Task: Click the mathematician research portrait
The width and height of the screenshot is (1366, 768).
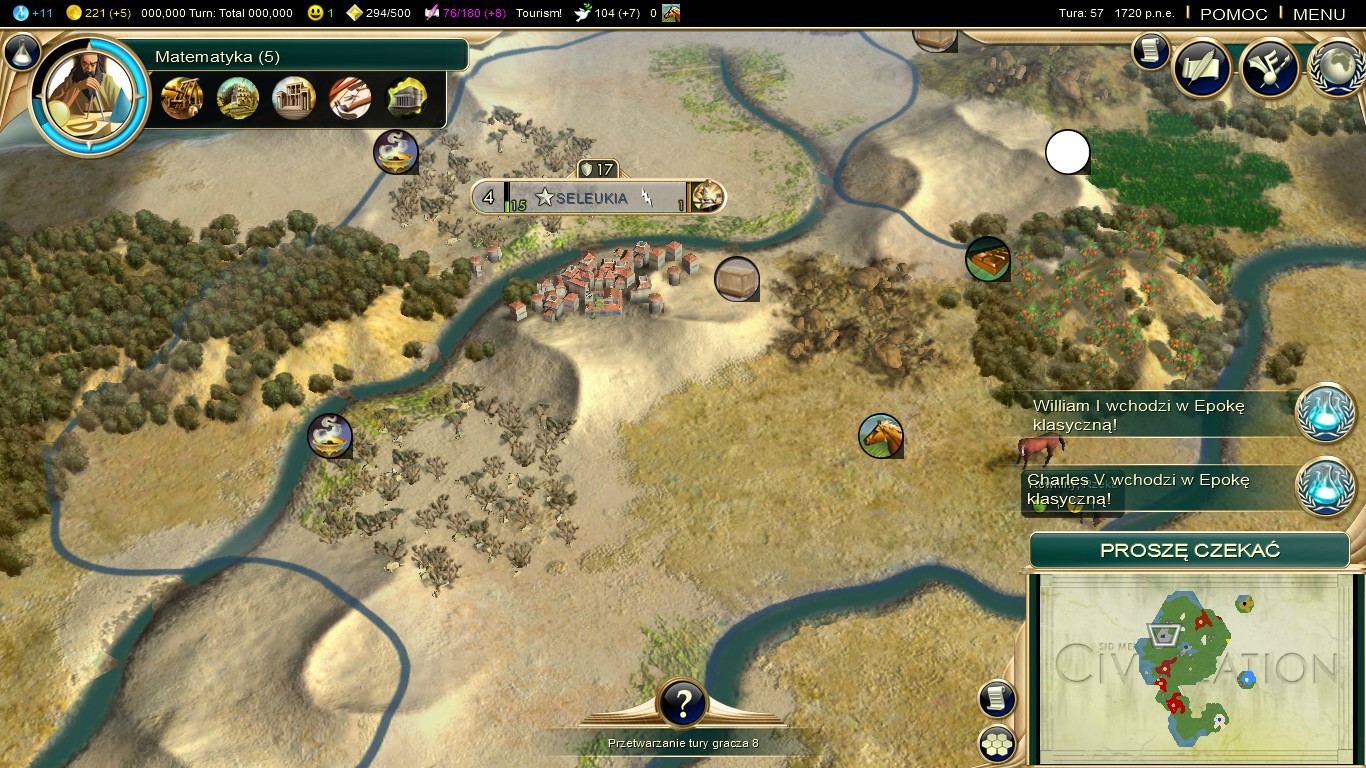Action: [91, 97]
